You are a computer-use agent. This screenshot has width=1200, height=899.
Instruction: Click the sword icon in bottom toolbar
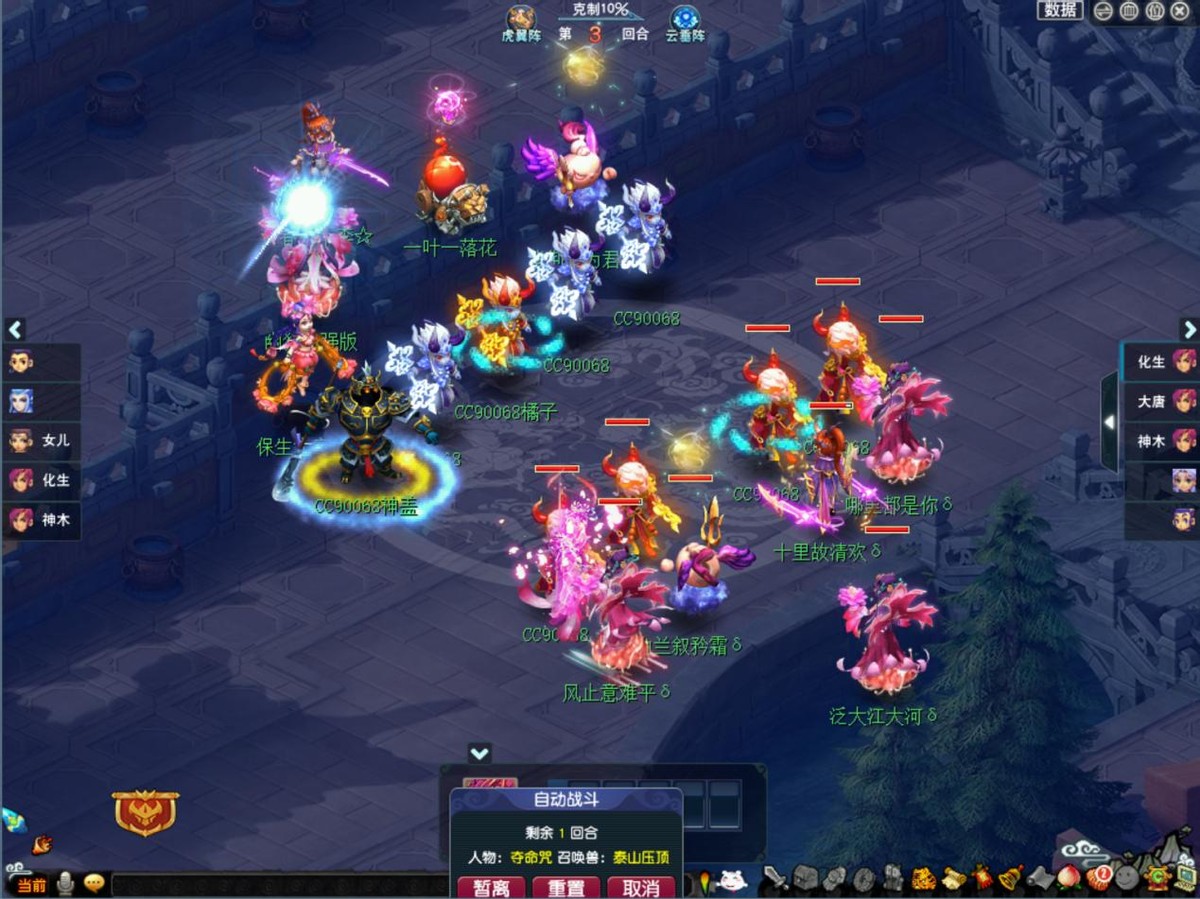tap(775, 879)
